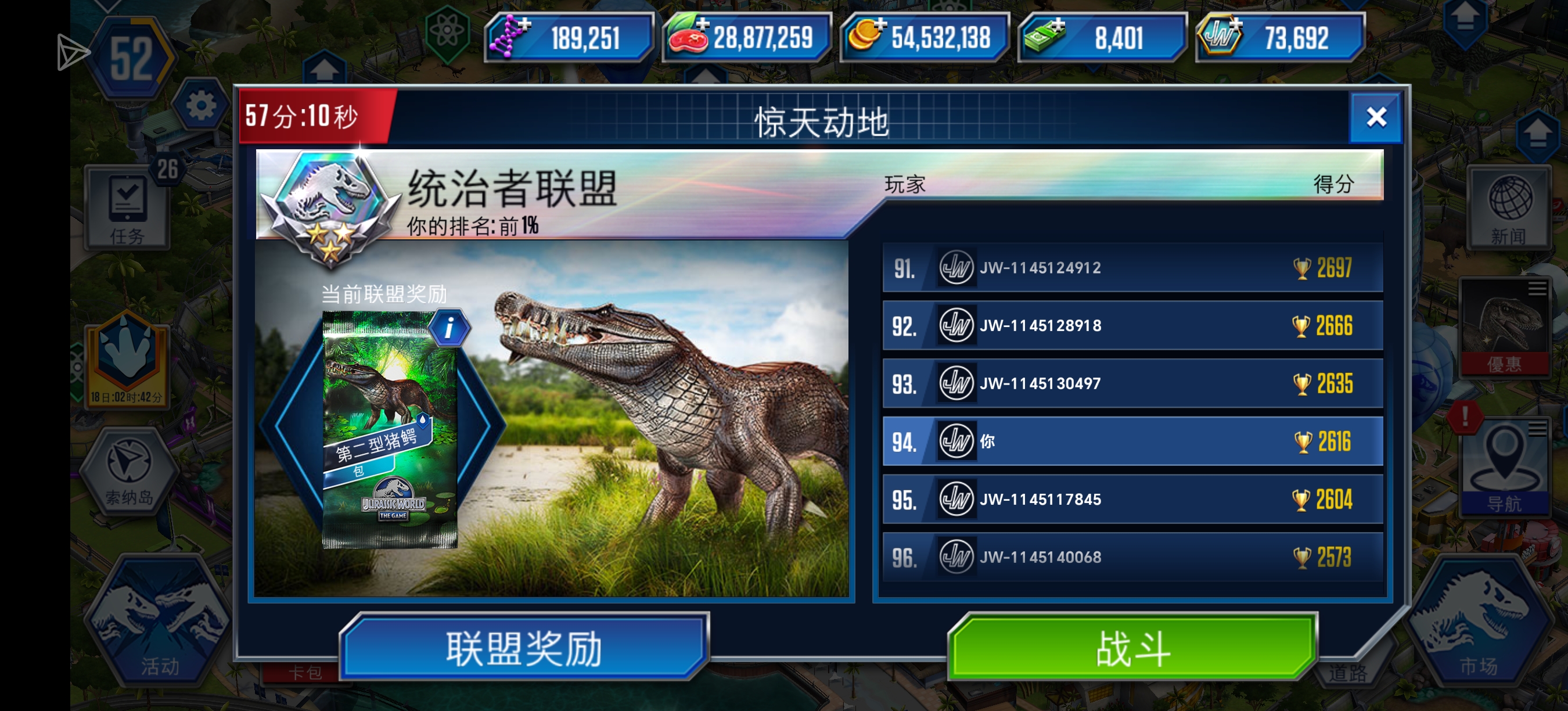The image size is (1568, 711).
Task: Add cash using the plus button
Action: [1060, 26]
